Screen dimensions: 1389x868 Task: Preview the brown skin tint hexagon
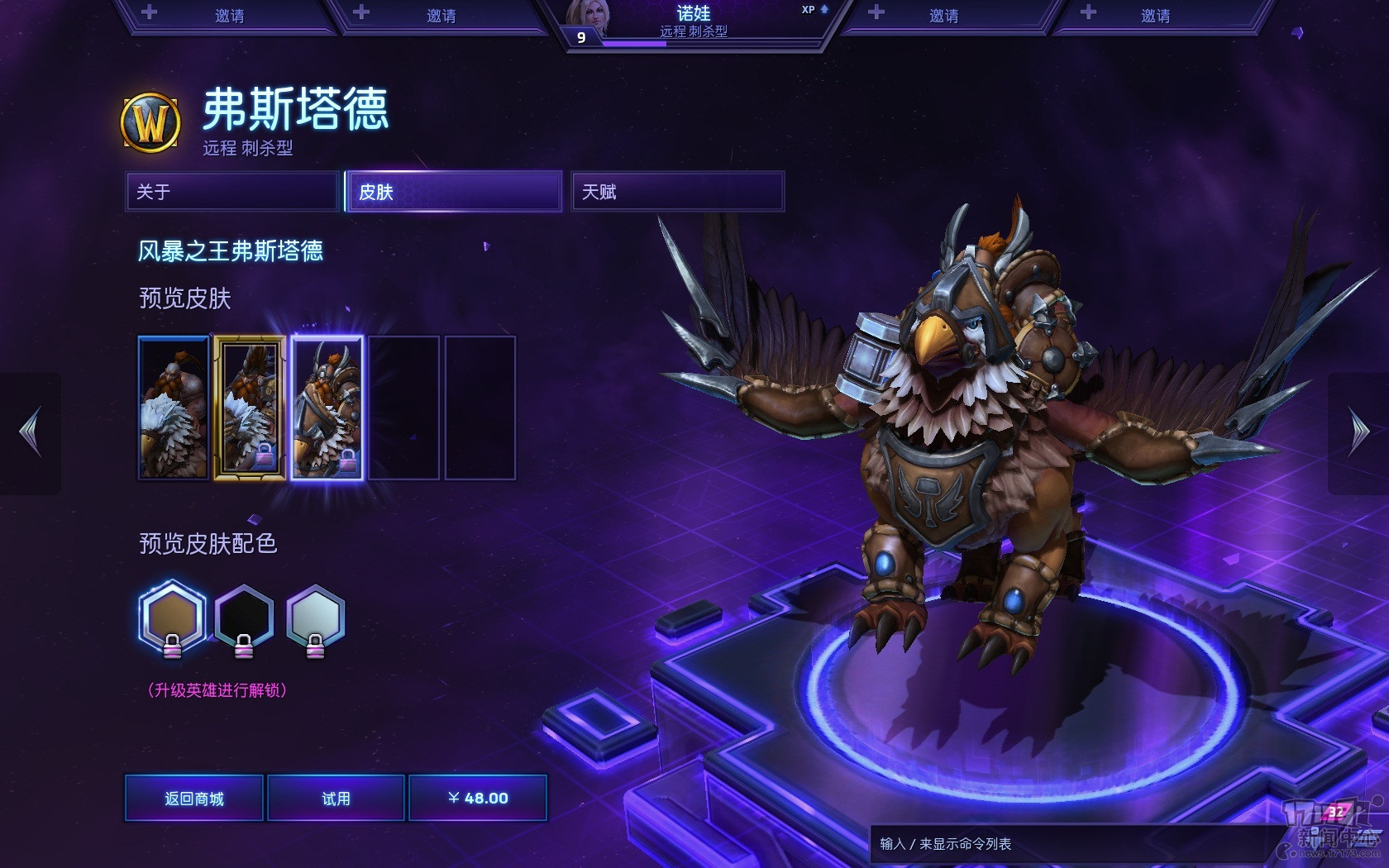[172, 618]
